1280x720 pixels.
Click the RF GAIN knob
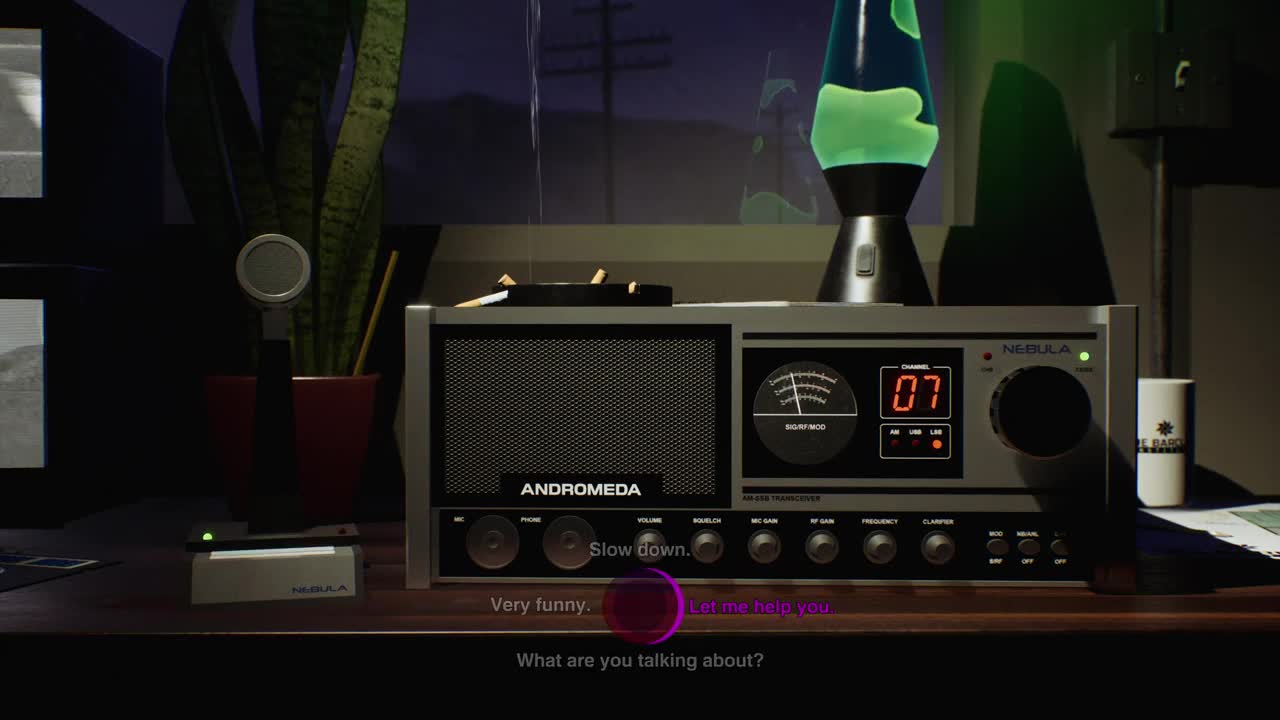click(x=822, y=548)
